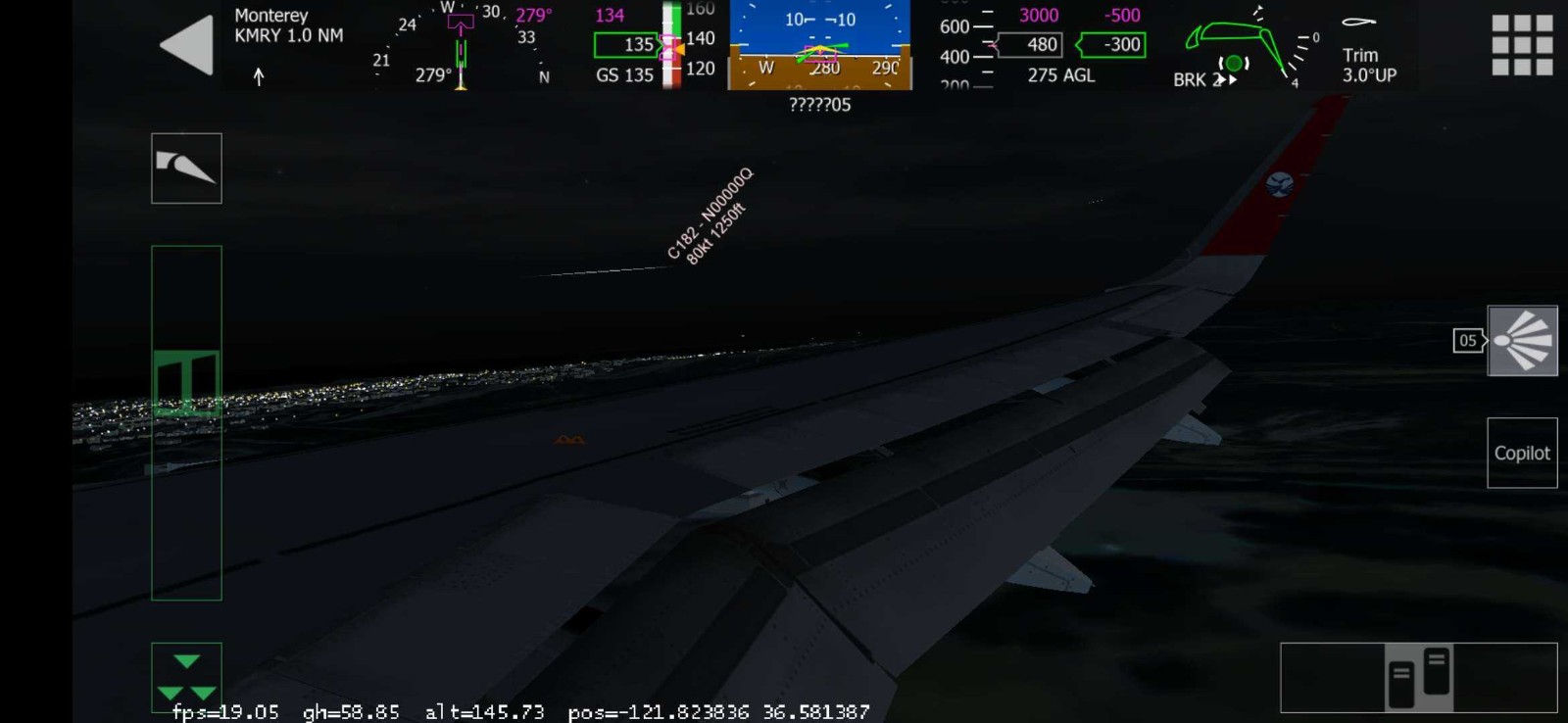Tap the thrust levers panel at bottom right
The image size is (1568, 723).
1419,678
